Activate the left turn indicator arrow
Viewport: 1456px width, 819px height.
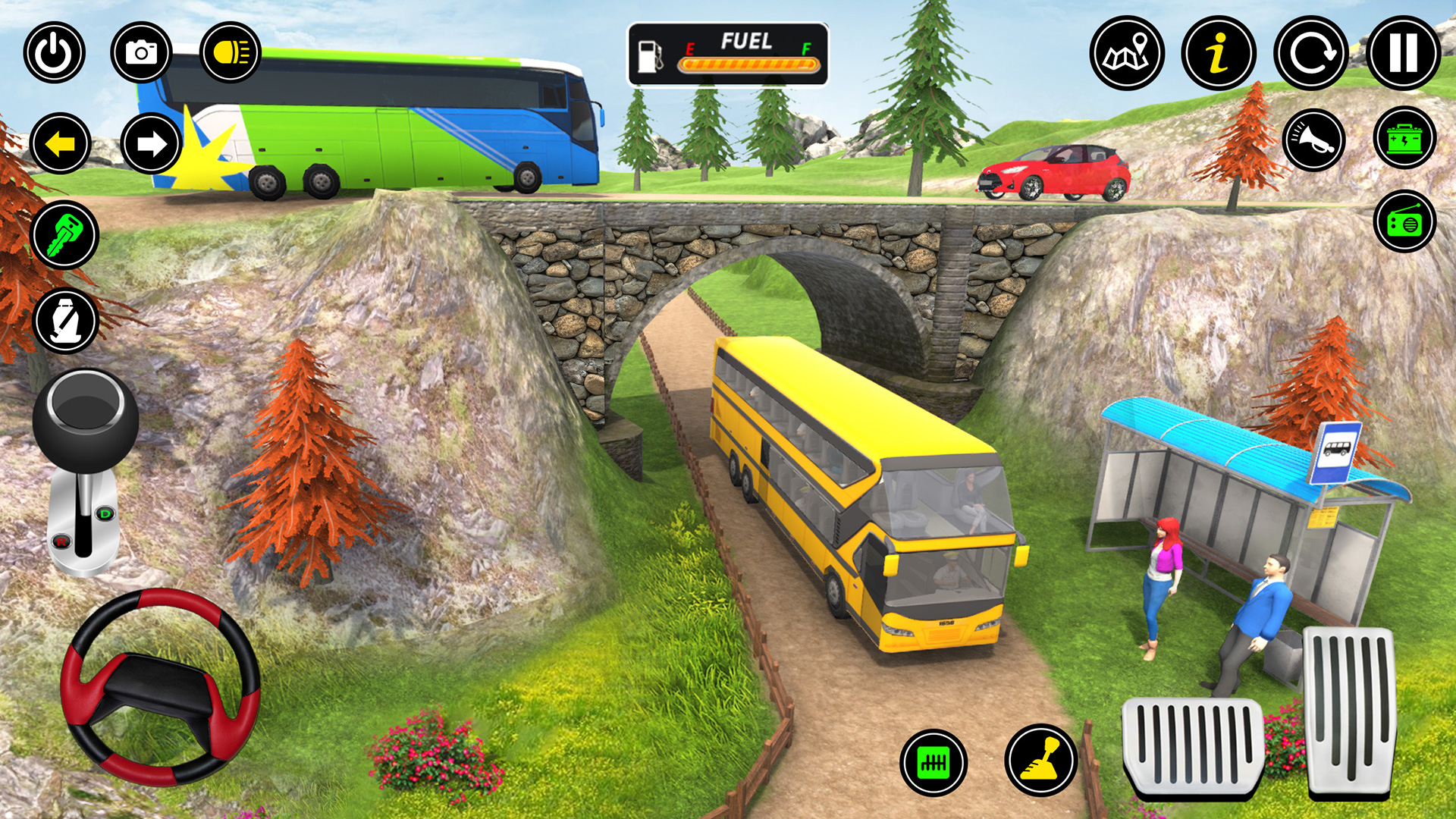tap(61, 143)
